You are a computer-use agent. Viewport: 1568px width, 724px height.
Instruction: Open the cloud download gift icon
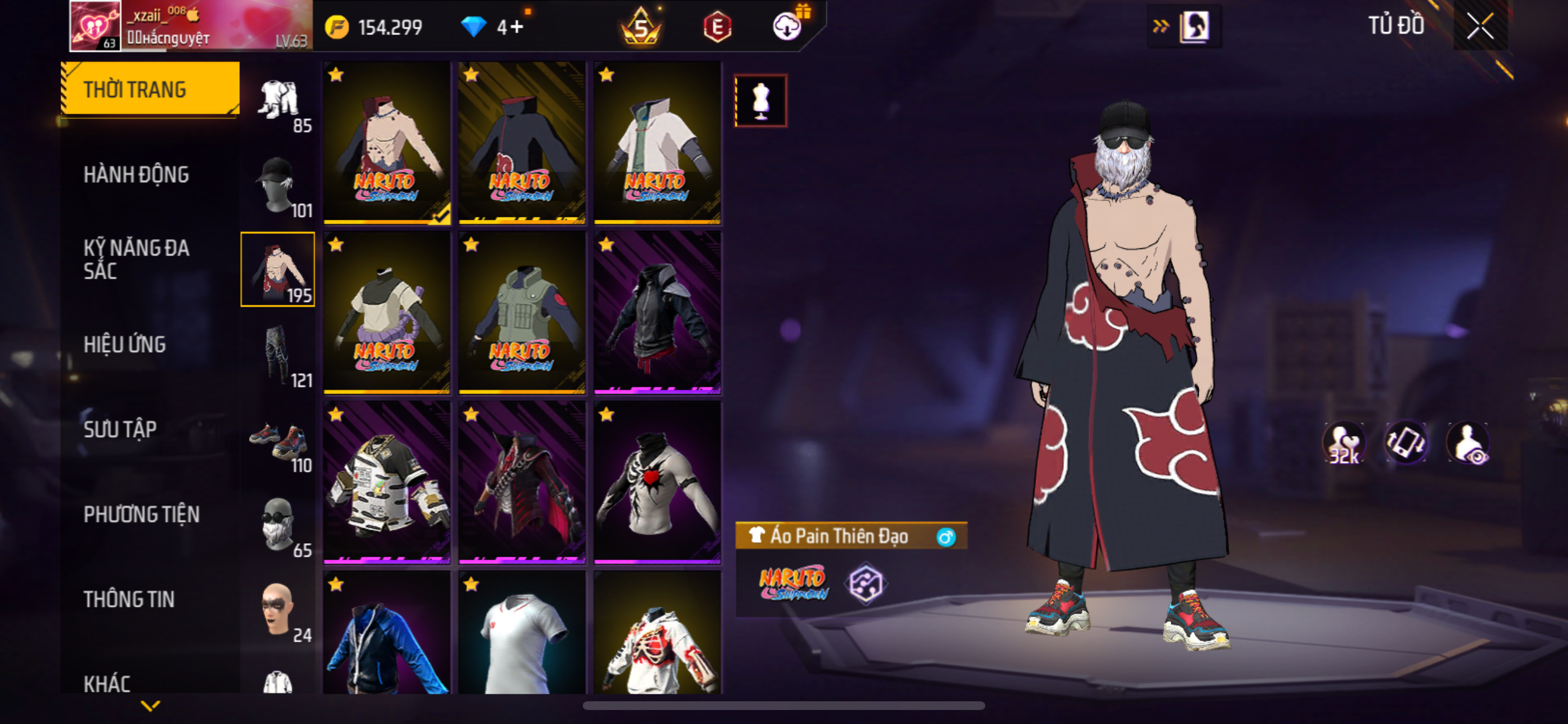[787, 26]
